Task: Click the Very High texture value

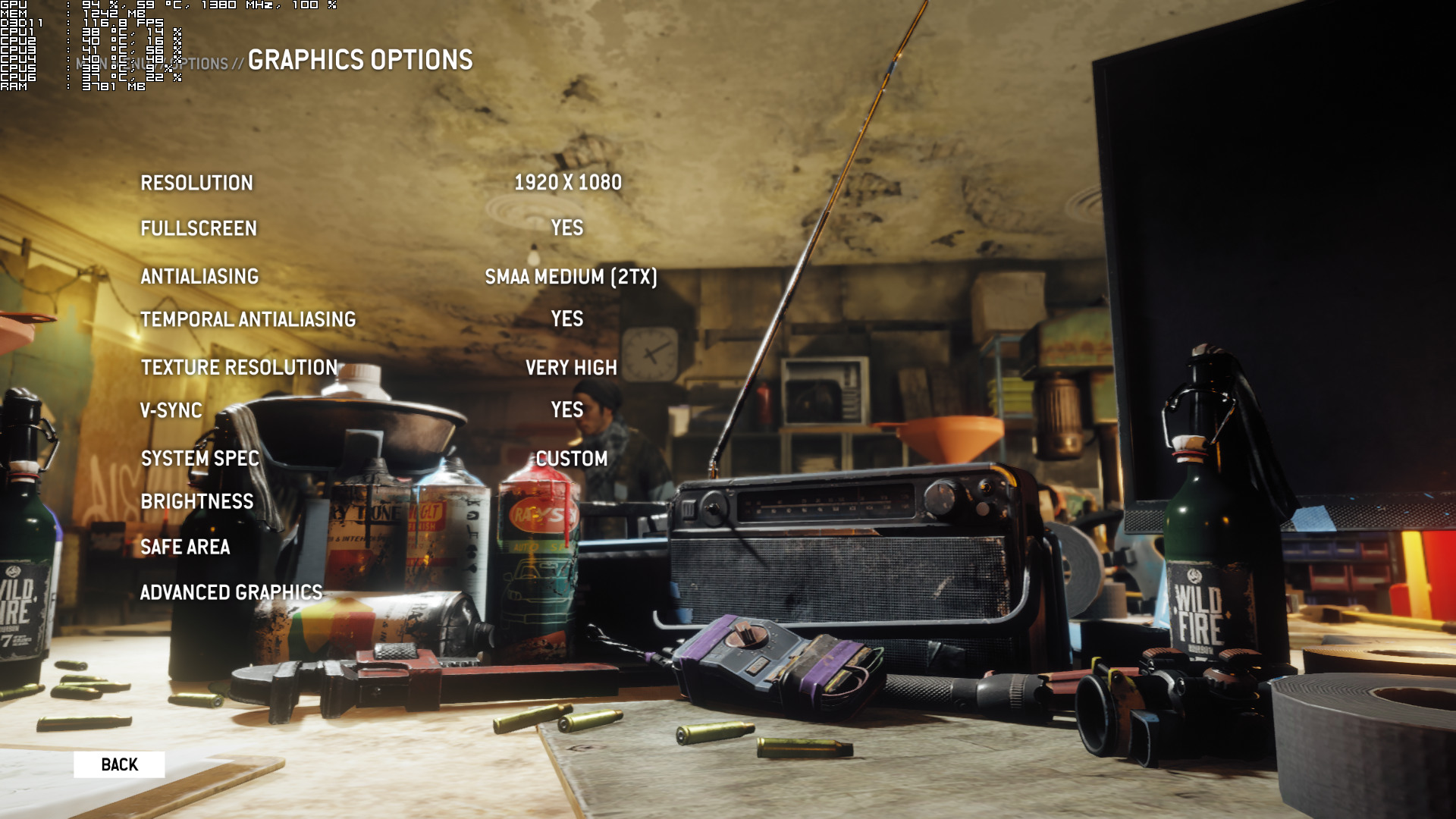Action: 571,368
